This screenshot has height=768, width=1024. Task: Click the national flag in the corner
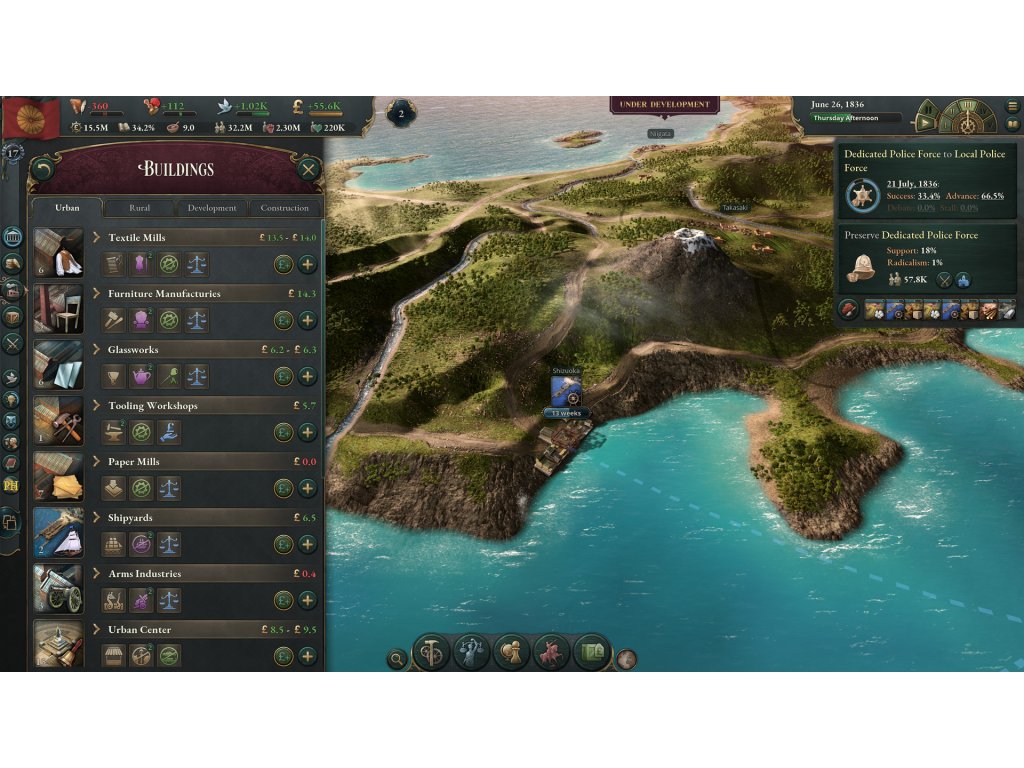coord(32,118)
